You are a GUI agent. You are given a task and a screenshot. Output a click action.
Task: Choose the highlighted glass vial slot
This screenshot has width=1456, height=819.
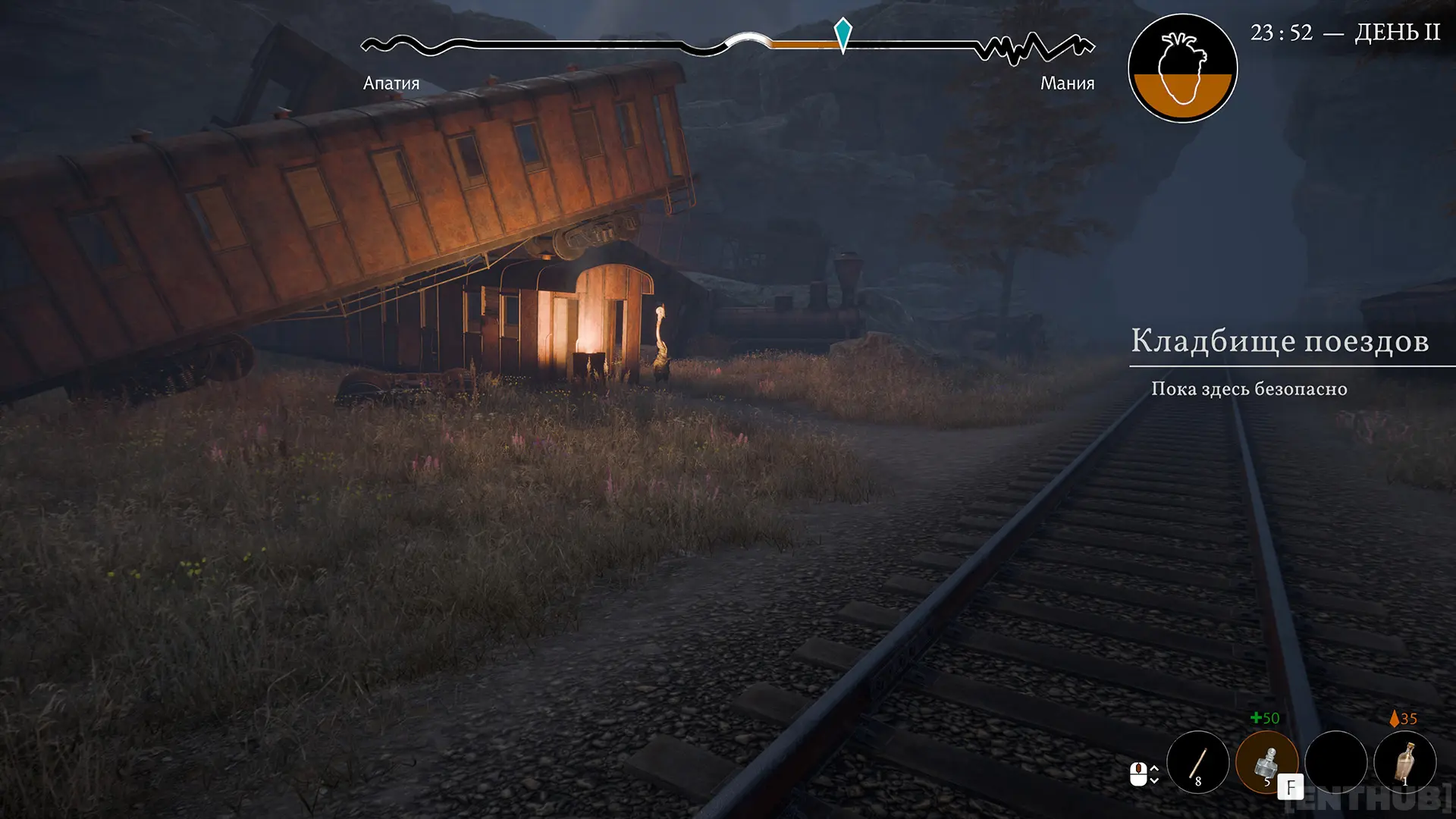pos(1266,762)
